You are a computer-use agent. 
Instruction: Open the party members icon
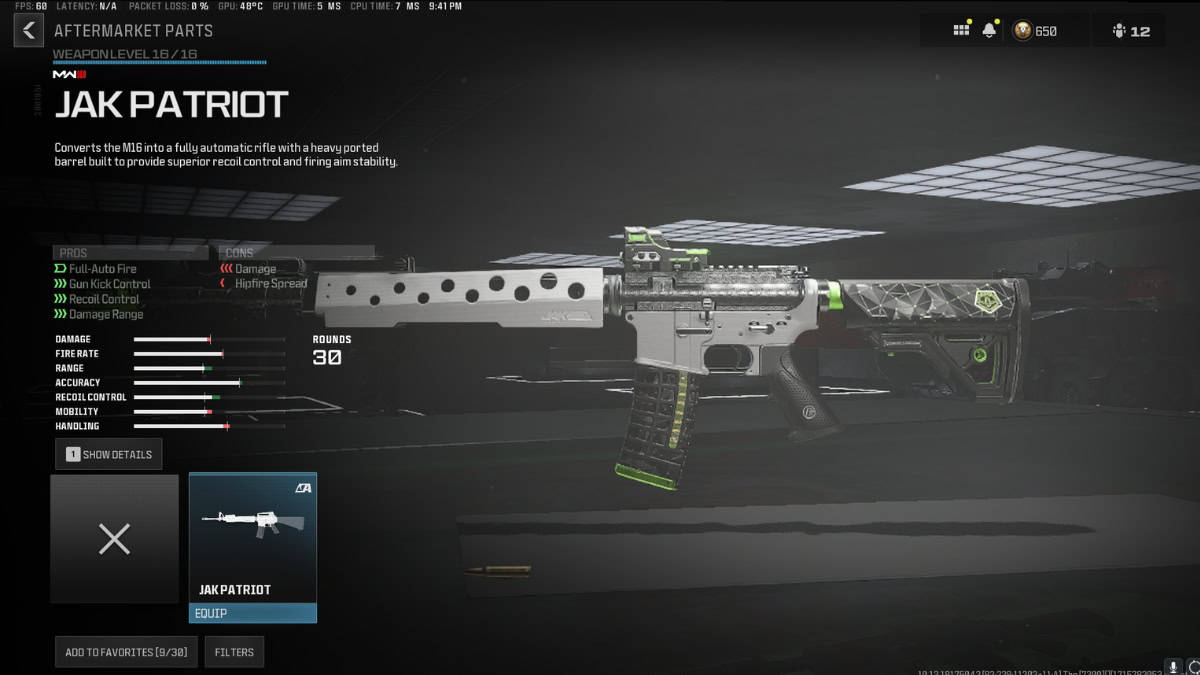click(x=1130, y=31)
